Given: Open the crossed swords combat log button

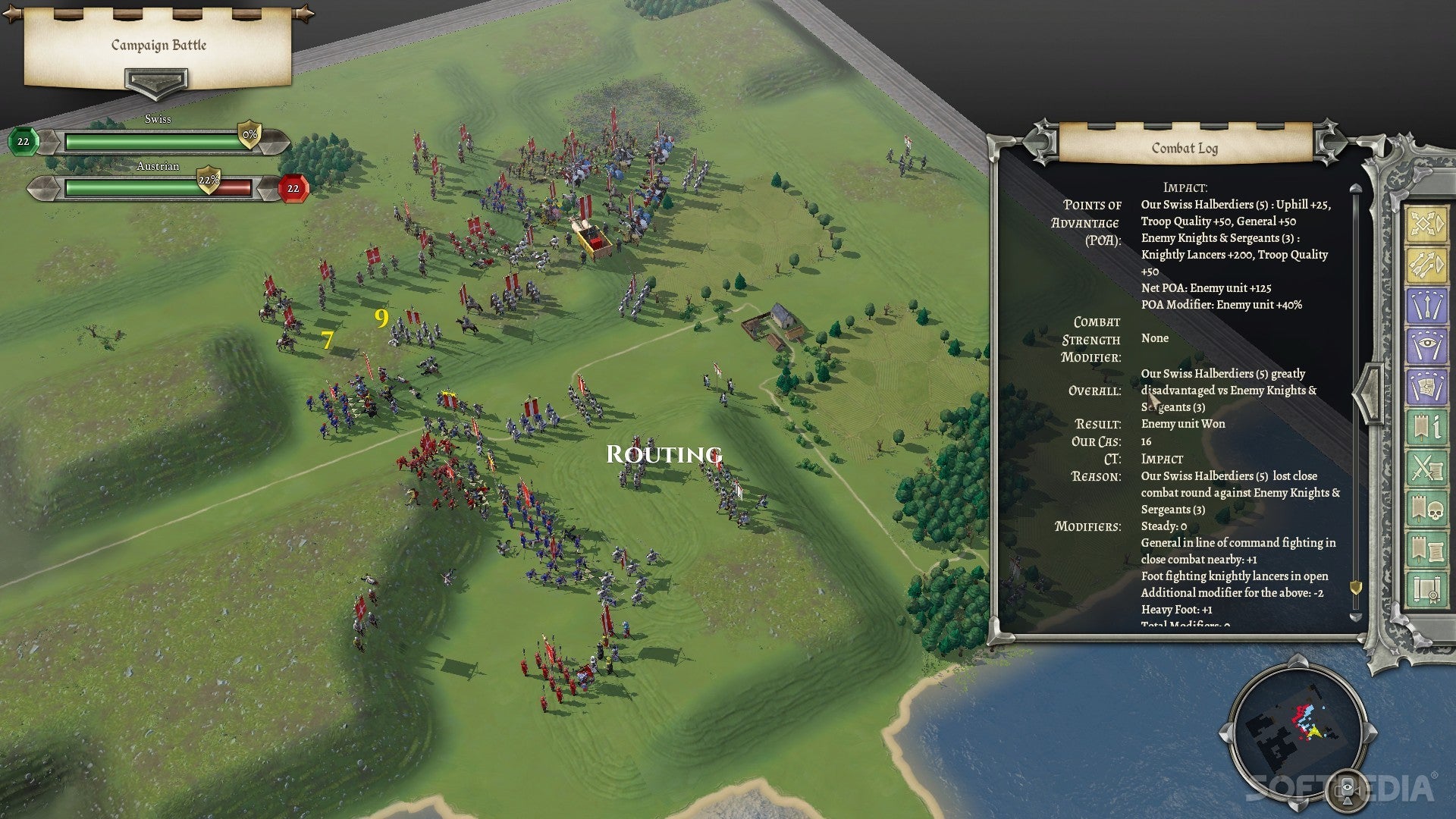Looking at the screenshot, I should click(x=1426, y=468).
